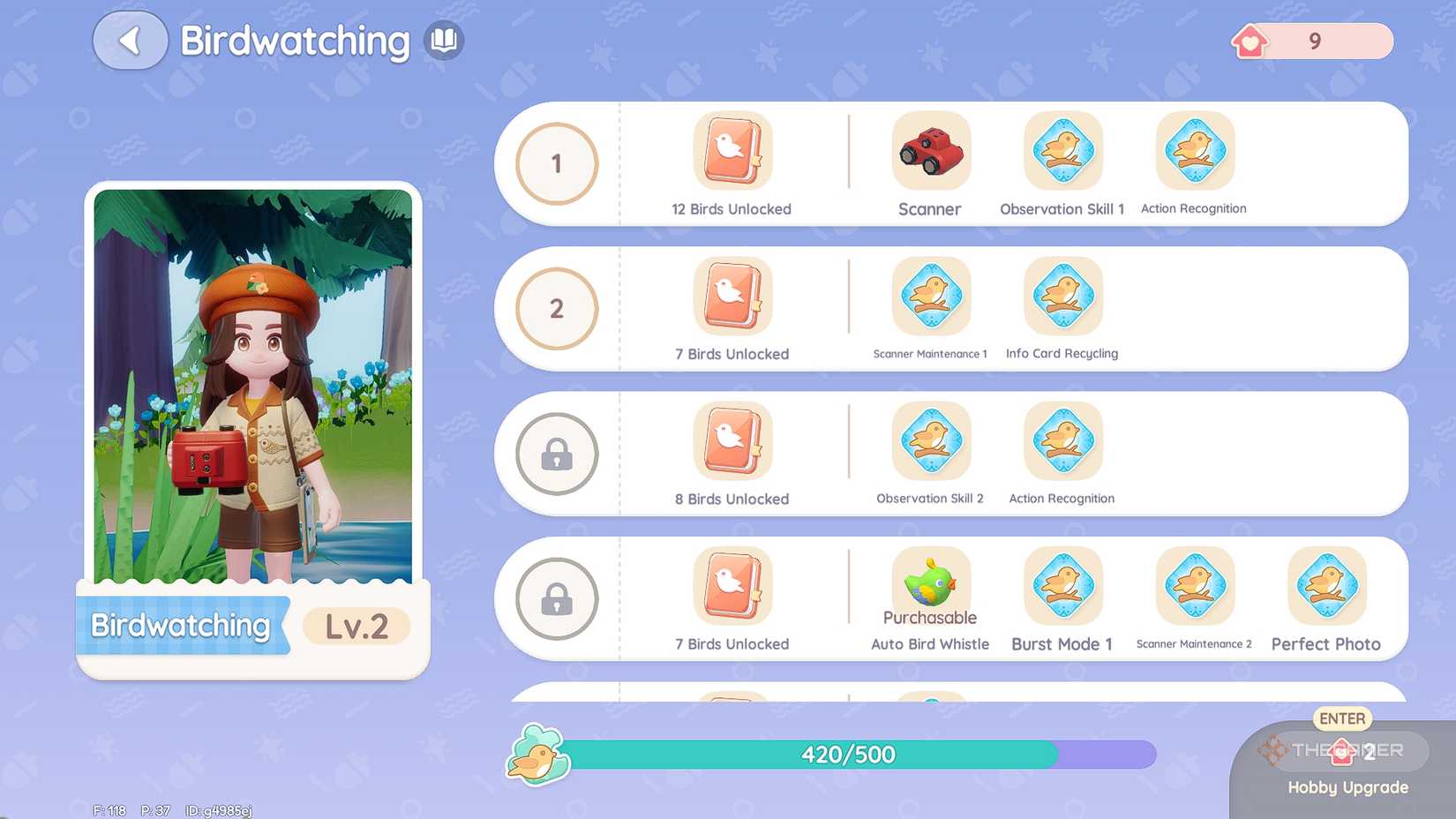This screenshot has height=819, width=1456.
Task: View the Action Recognition skill in tier 1
Action: tap(1195, 152)
